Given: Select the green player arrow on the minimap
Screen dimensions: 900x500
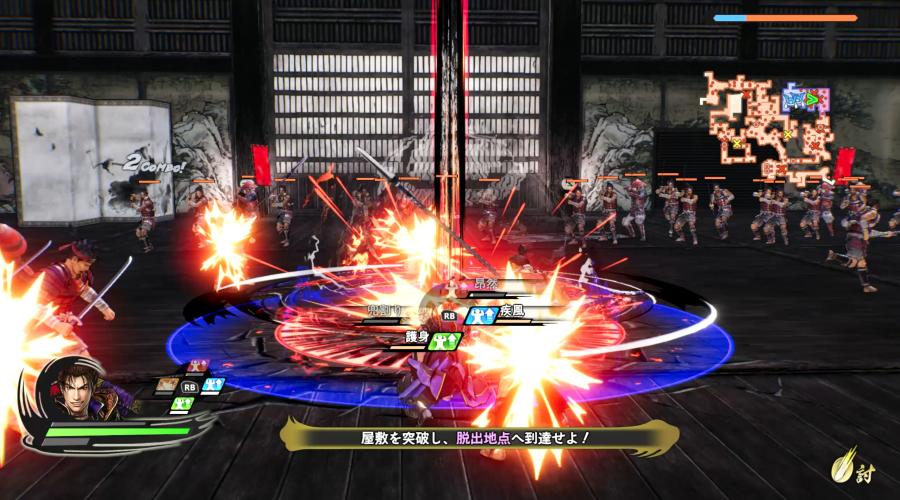Looking at the screenshot, I should [812, 98].
